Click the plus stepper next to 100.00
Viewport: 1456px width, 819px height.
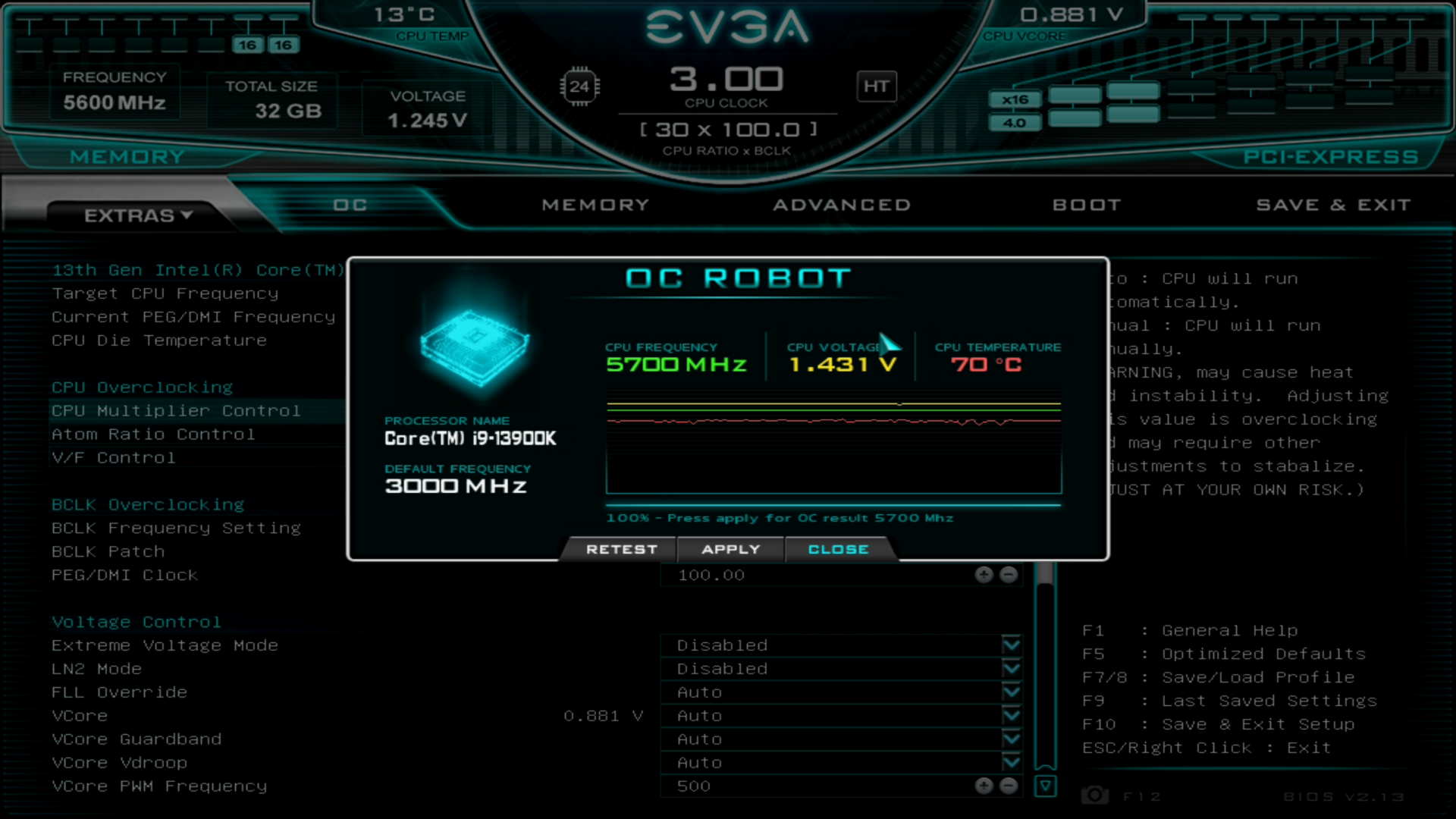click(984, 575)
